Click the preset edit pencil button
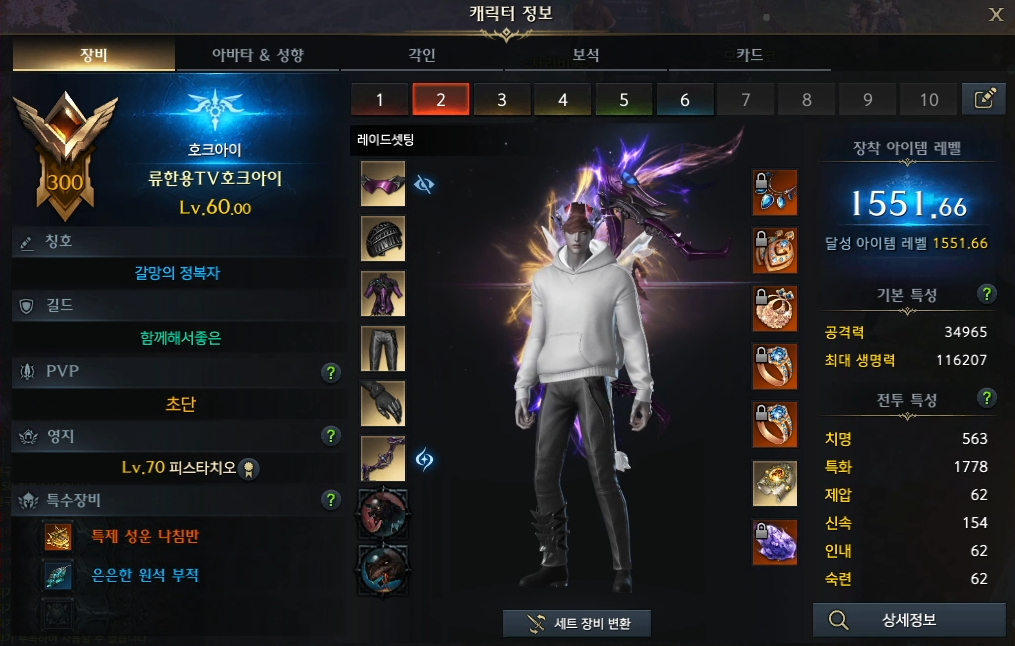 tap(983, 98)
